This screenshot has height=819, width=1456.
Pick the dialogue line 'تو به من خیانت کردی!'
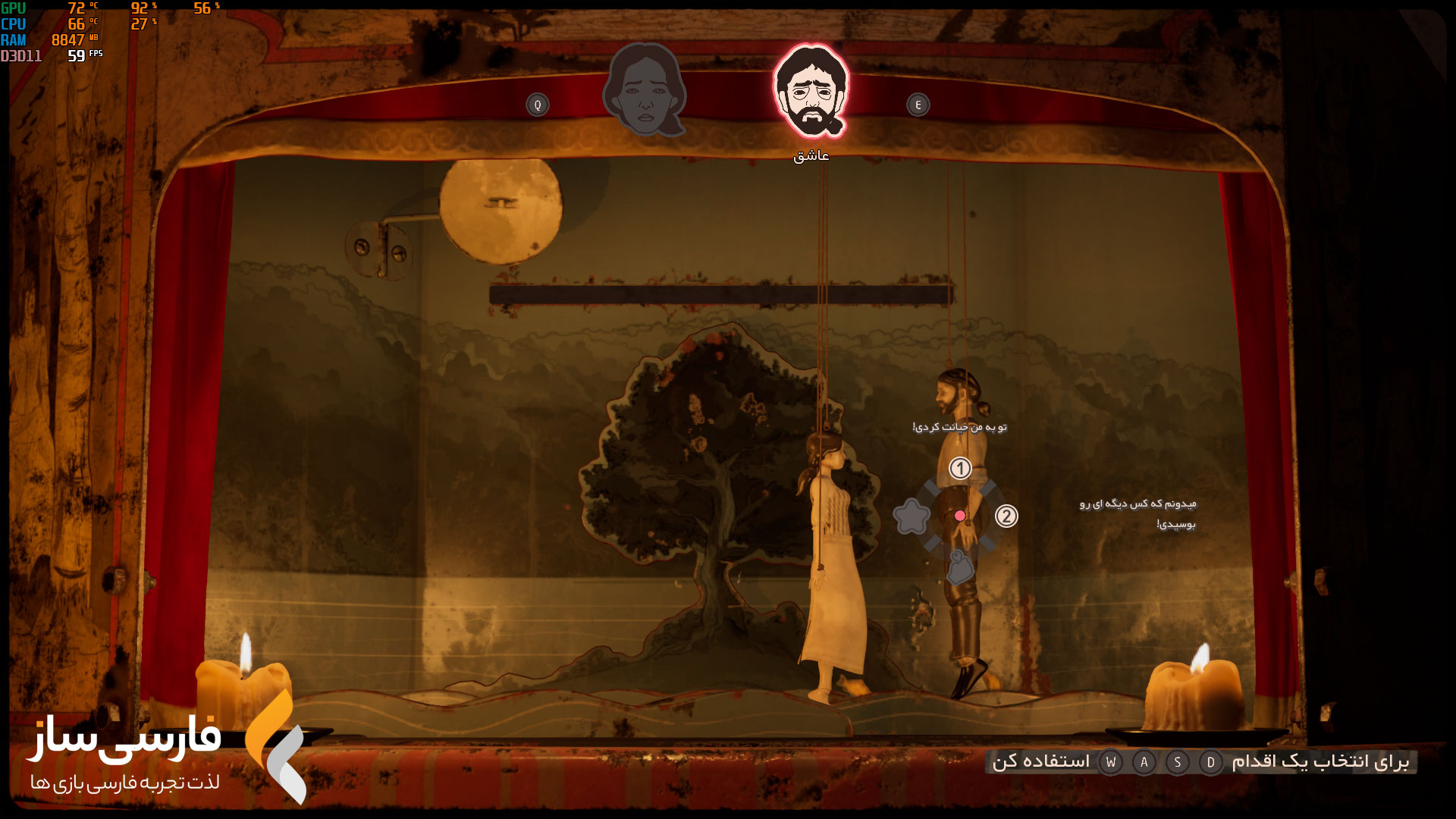click(x=959, y=427)
